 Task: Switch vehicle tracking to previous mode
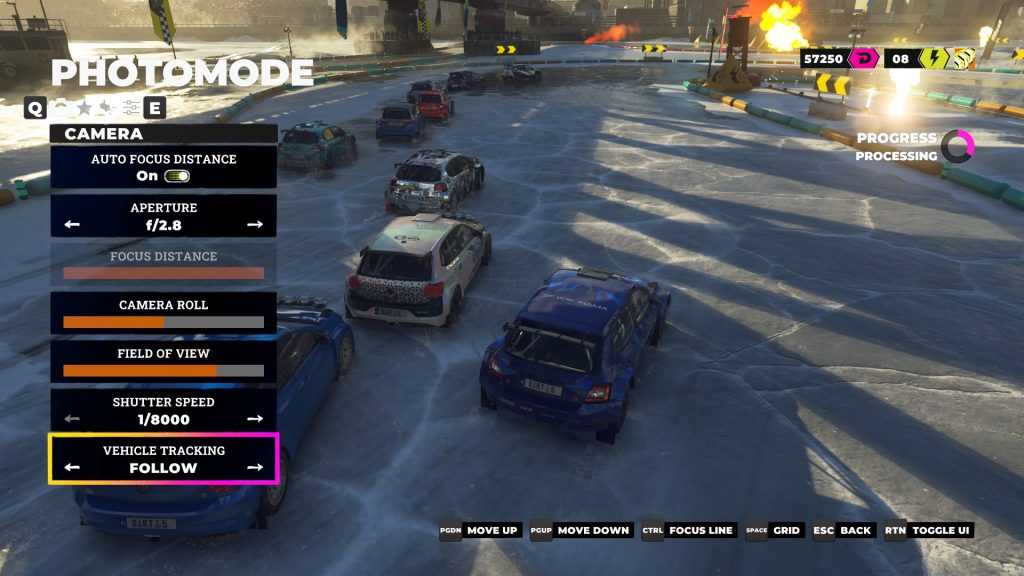72,467
